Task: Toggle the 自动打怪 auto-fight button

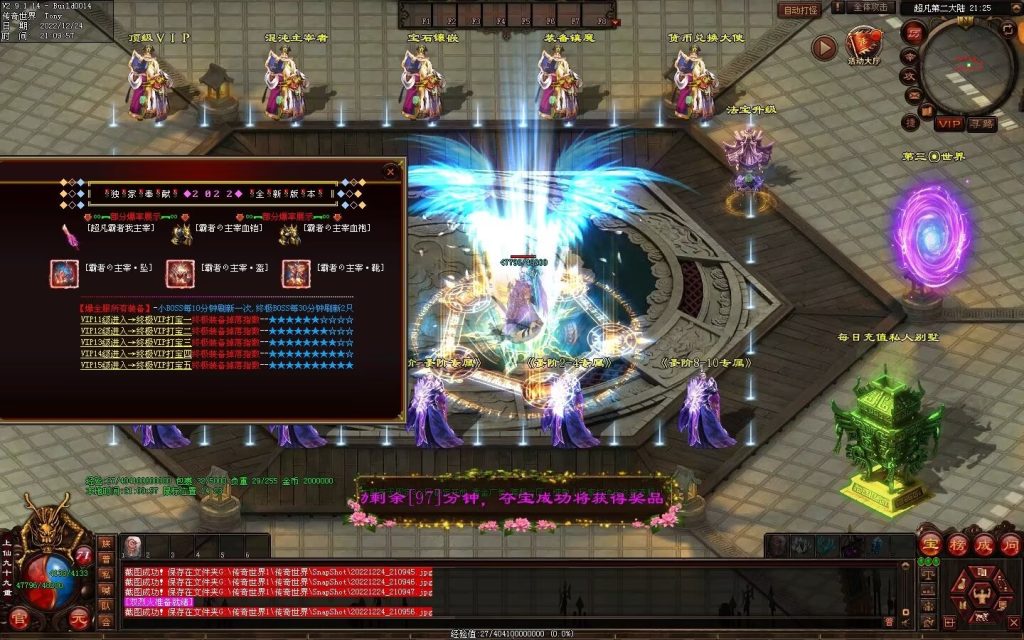Action: tap(800, 10)
